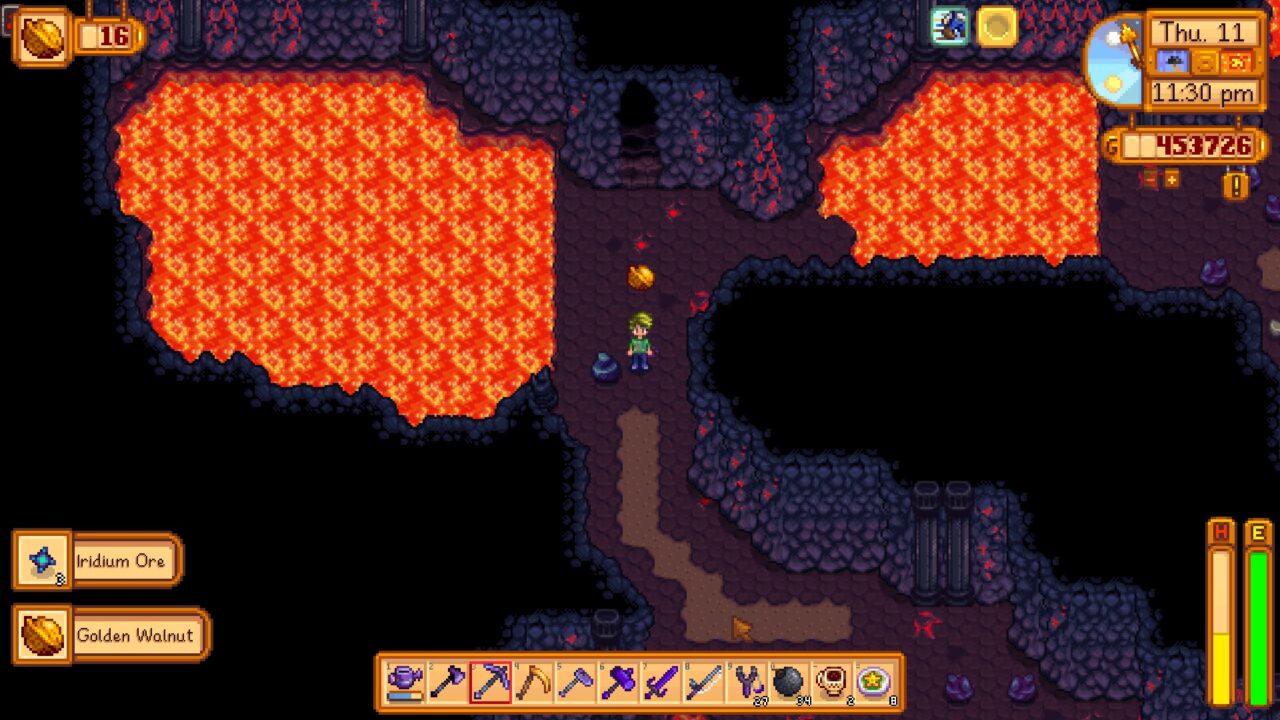Click the zoom-out minus button
Screen dimensions: 1280x720
click(1150, 179)
